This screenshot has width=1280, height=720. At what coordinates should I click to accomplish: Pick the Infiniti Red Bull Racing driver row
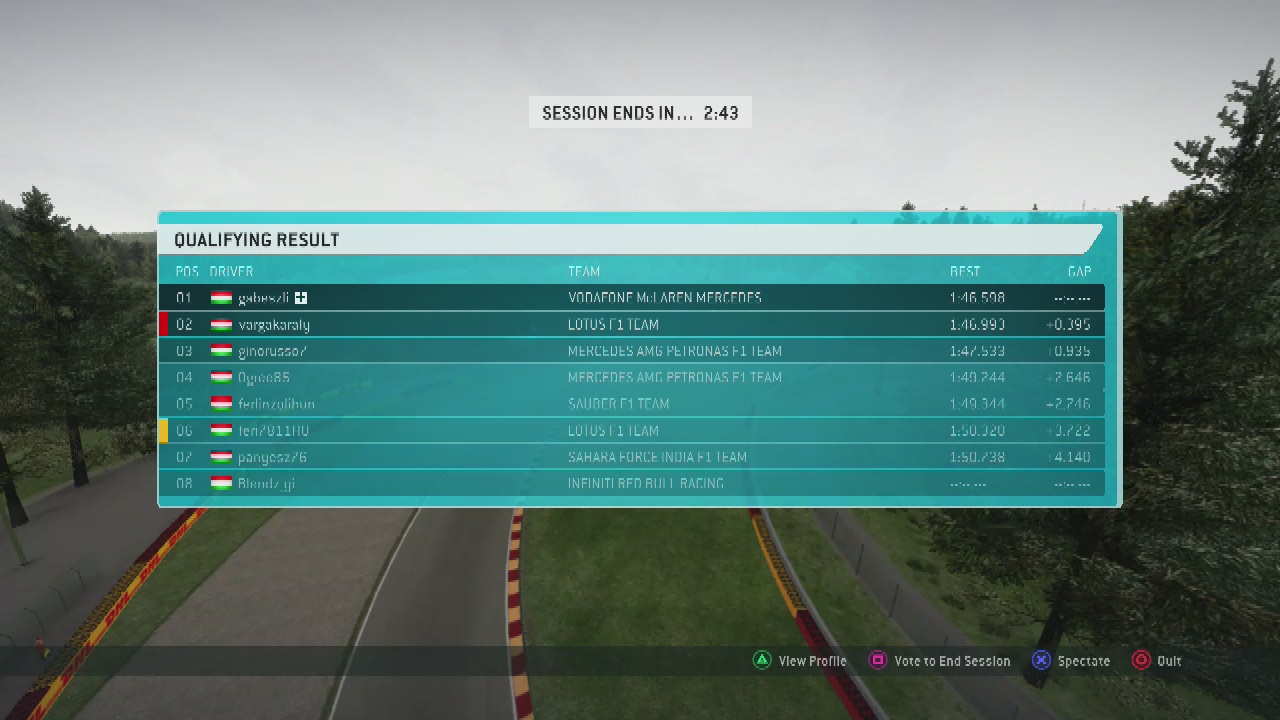point(632,484)
